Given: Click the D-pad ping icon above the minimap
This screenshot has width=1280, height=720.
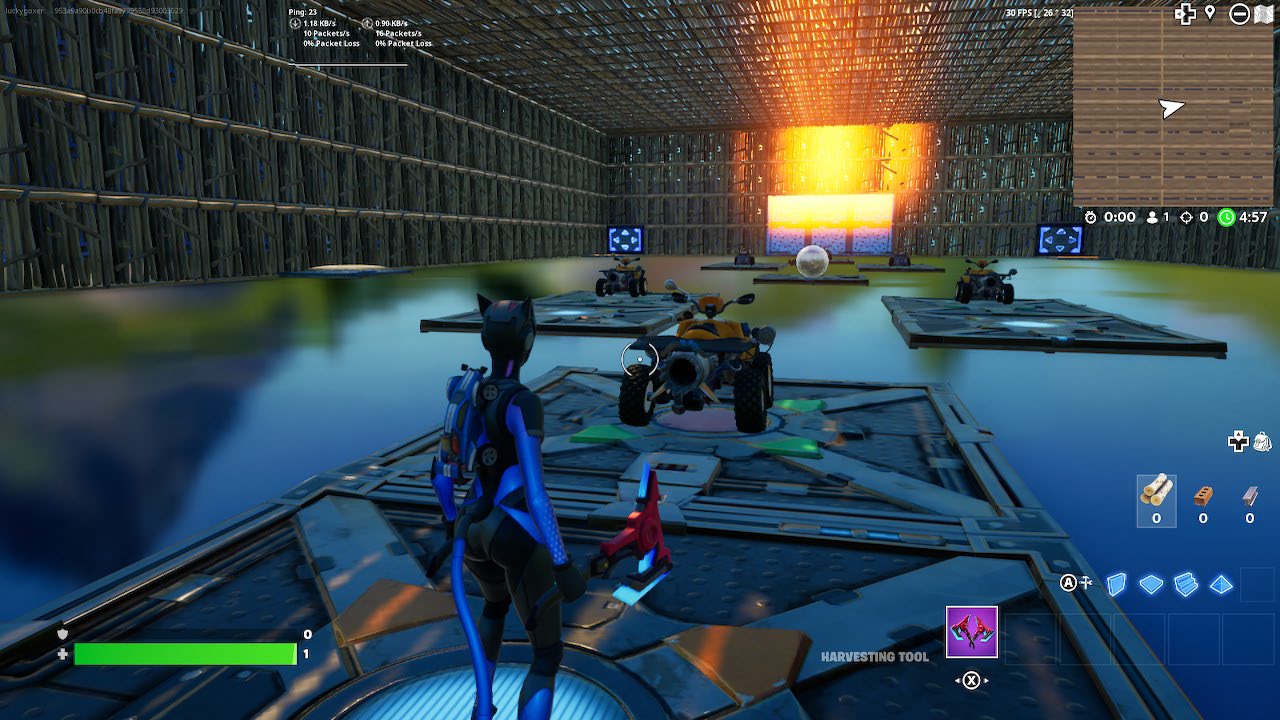Looking at the screenshot, I should click(1185, 14).
